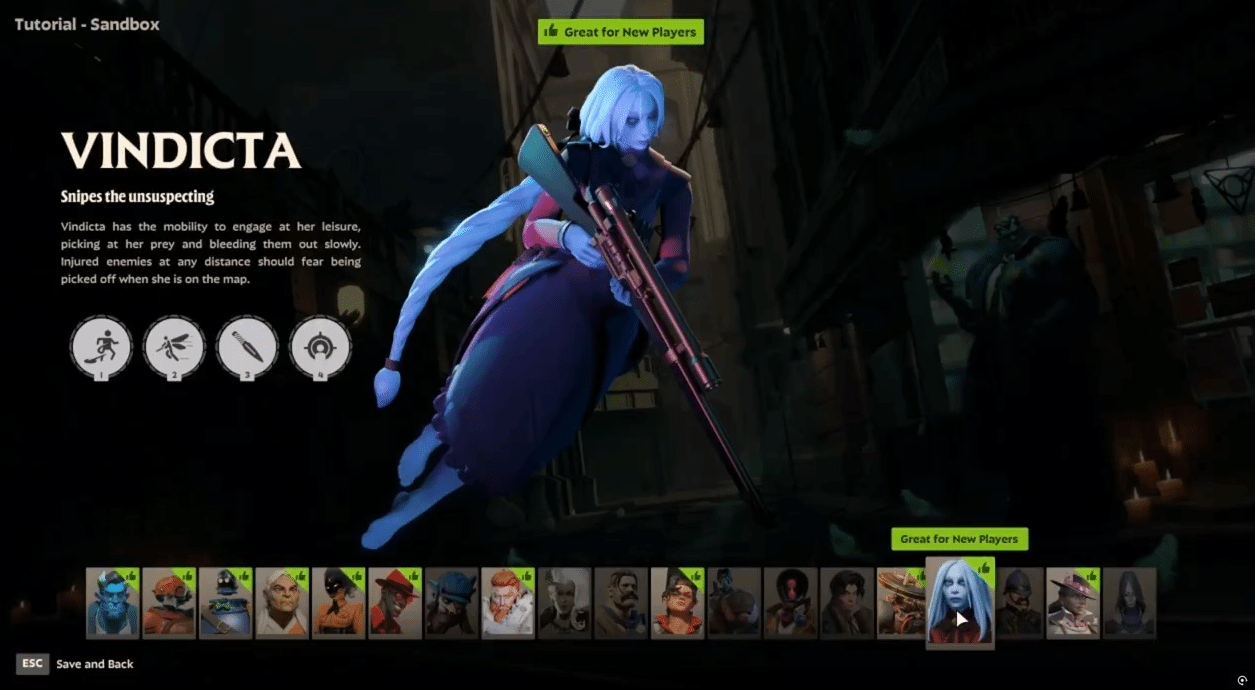Viewport: 1255px width, 690px height.
Task: Show the Flight ability details
Action: [x=174, y=347]
